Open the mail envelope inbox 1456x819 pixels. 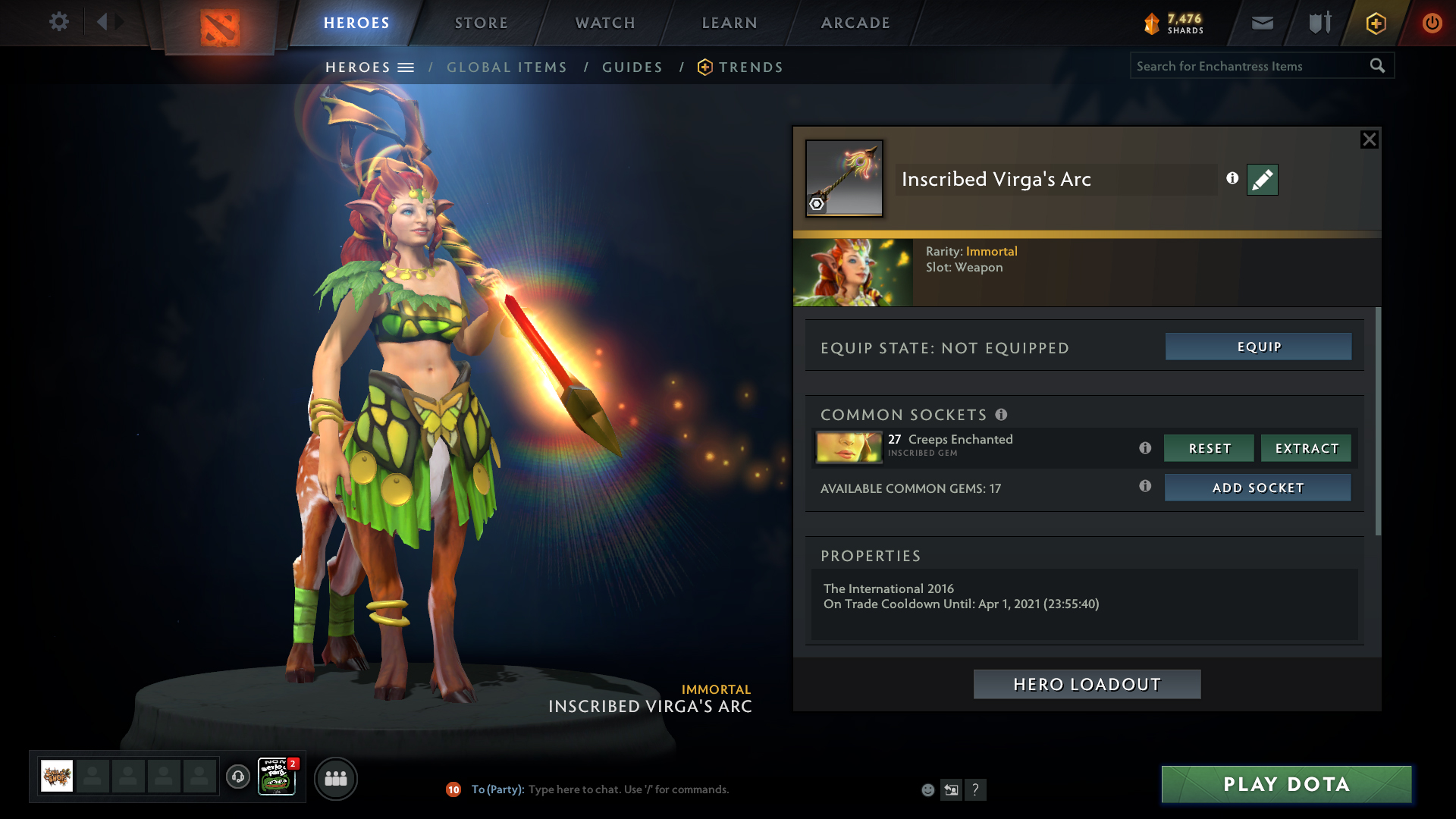(1262, 23)
